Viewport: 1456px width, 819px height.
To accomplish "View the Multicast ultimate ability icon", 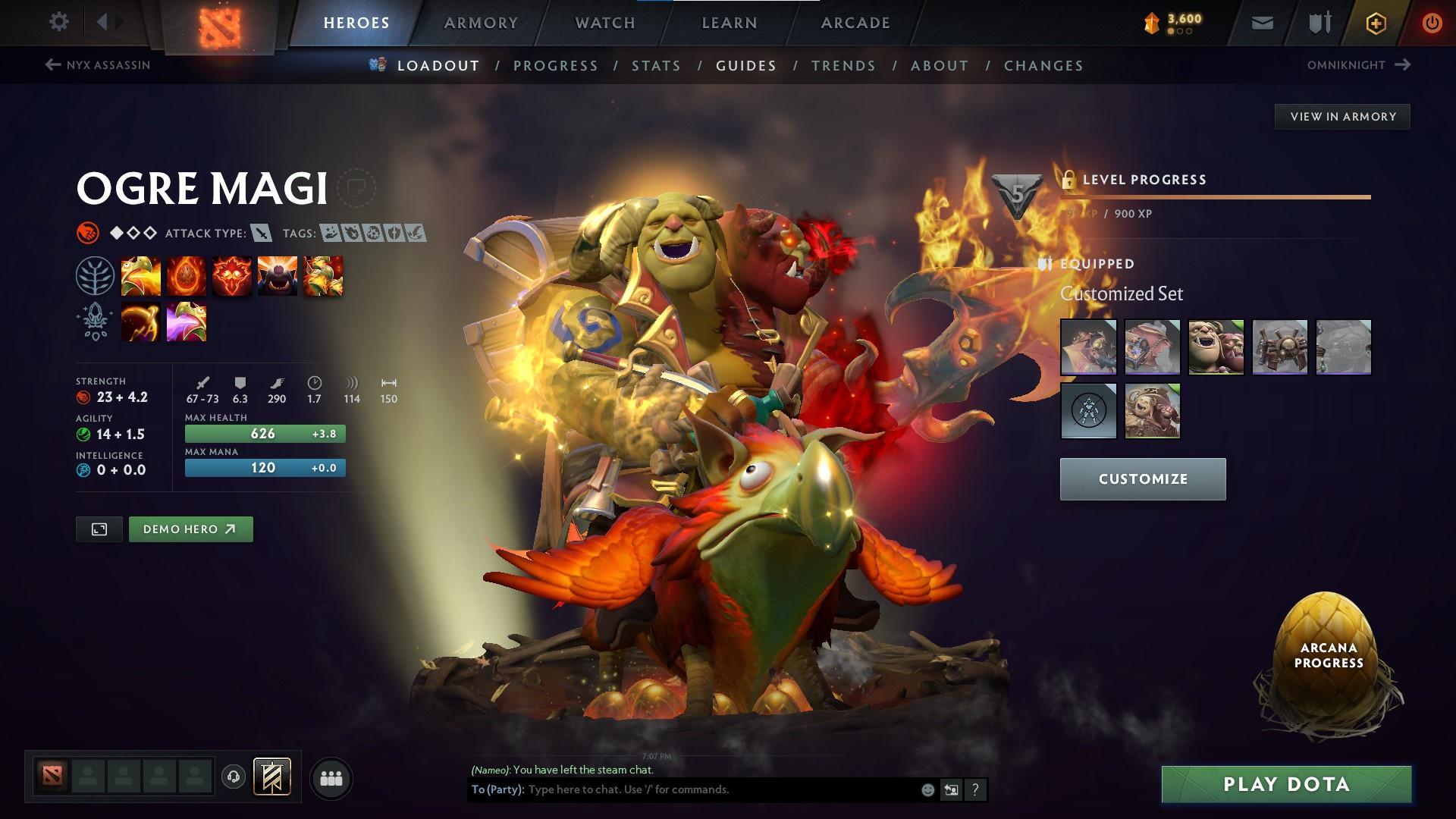I will (277, 275).
